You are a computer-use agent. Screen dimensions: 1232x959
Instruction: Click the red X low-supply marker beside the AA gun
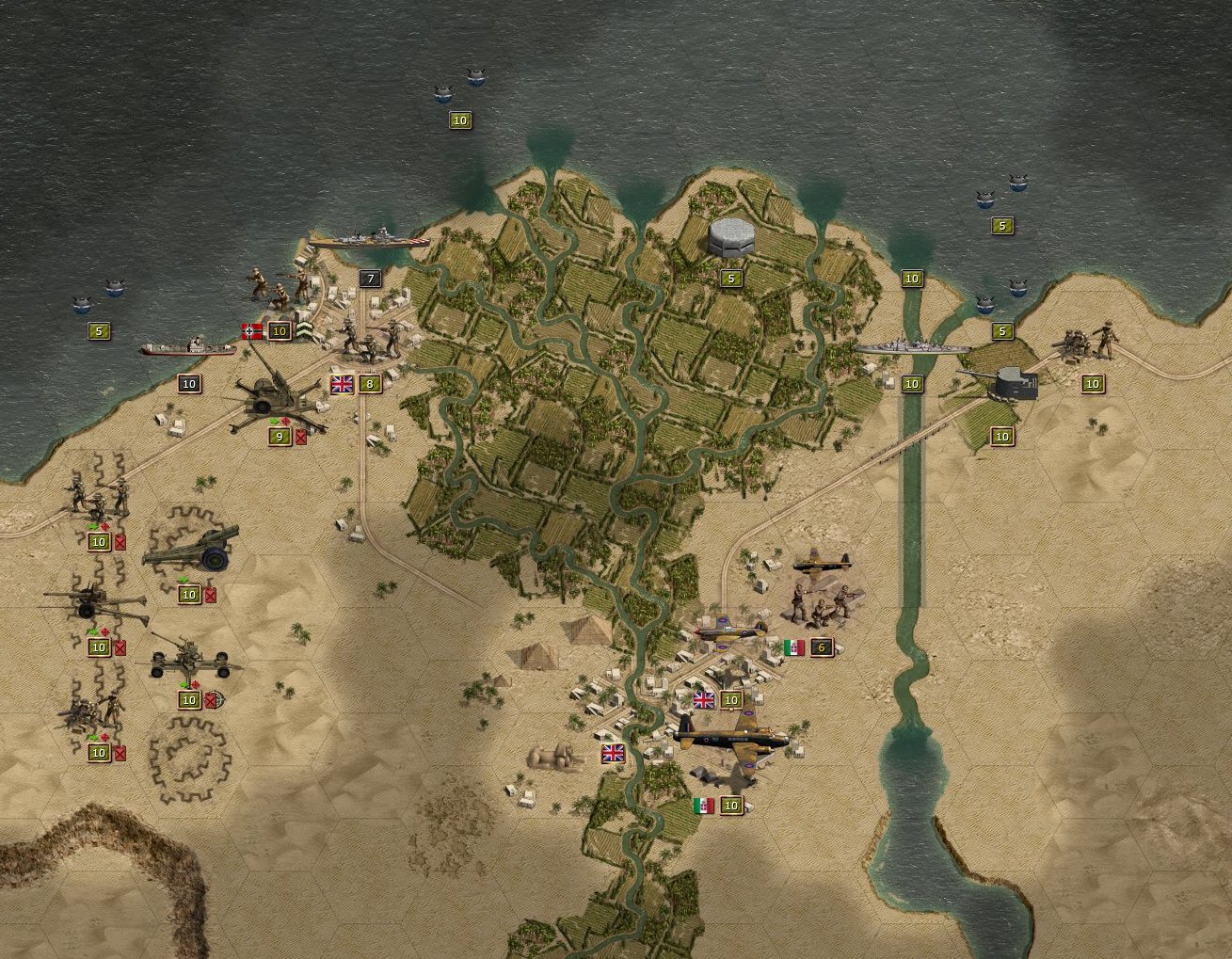coord(299,437)
